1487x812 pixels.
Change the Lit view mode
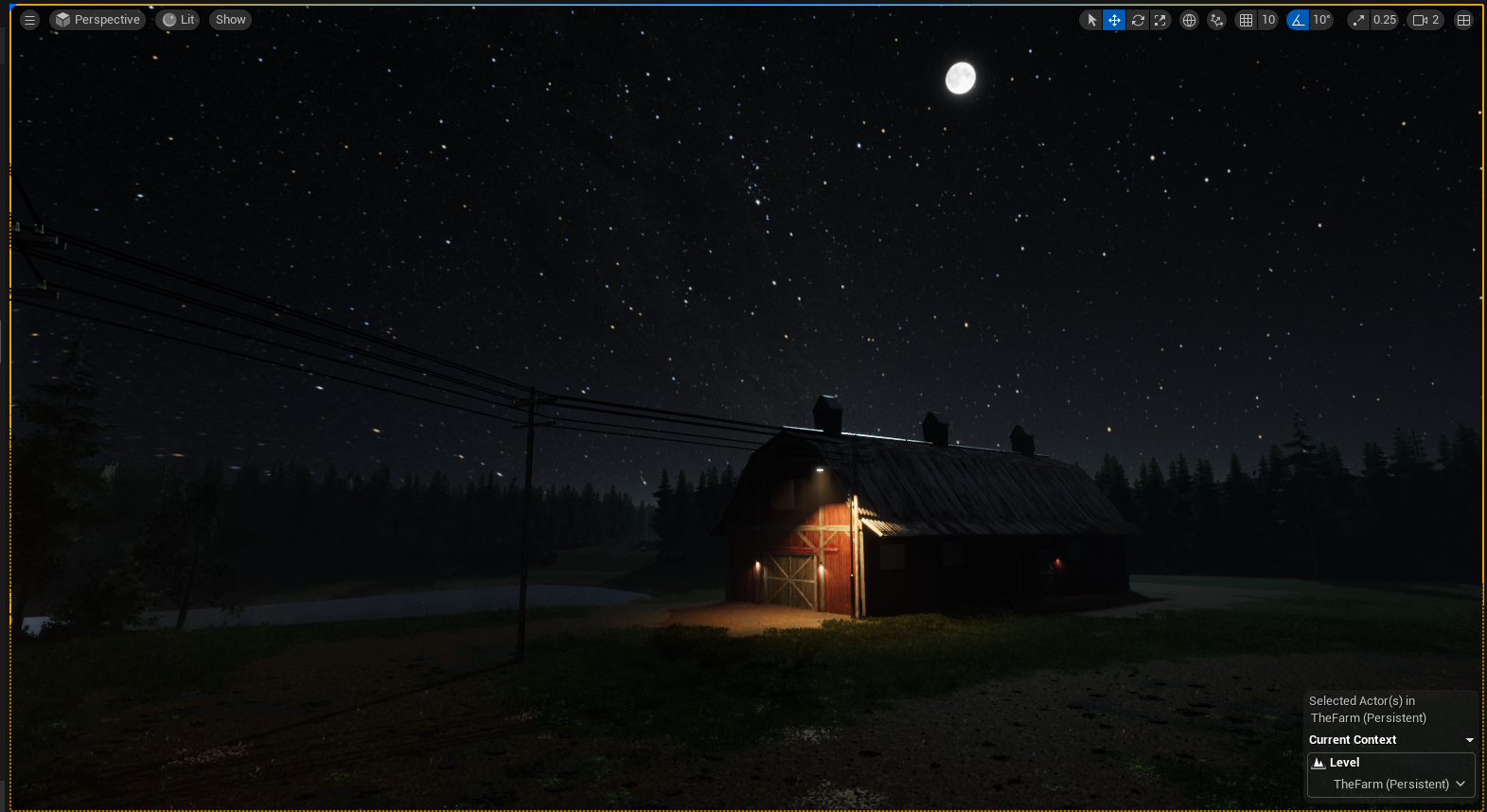[x=178, y=20]
